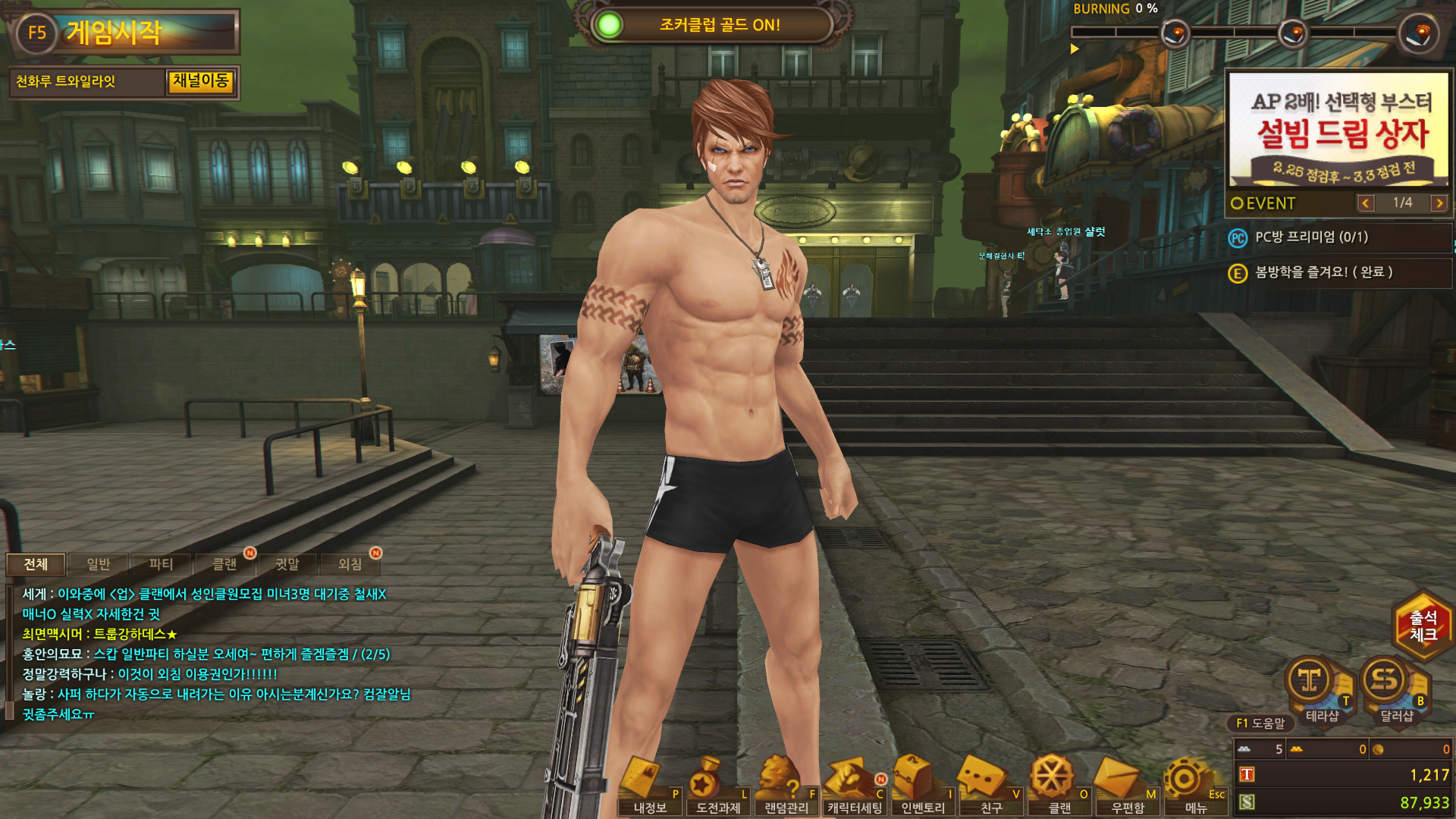
Task: Start the game with 게임시작 button
Action: click(x=125, y=33)
